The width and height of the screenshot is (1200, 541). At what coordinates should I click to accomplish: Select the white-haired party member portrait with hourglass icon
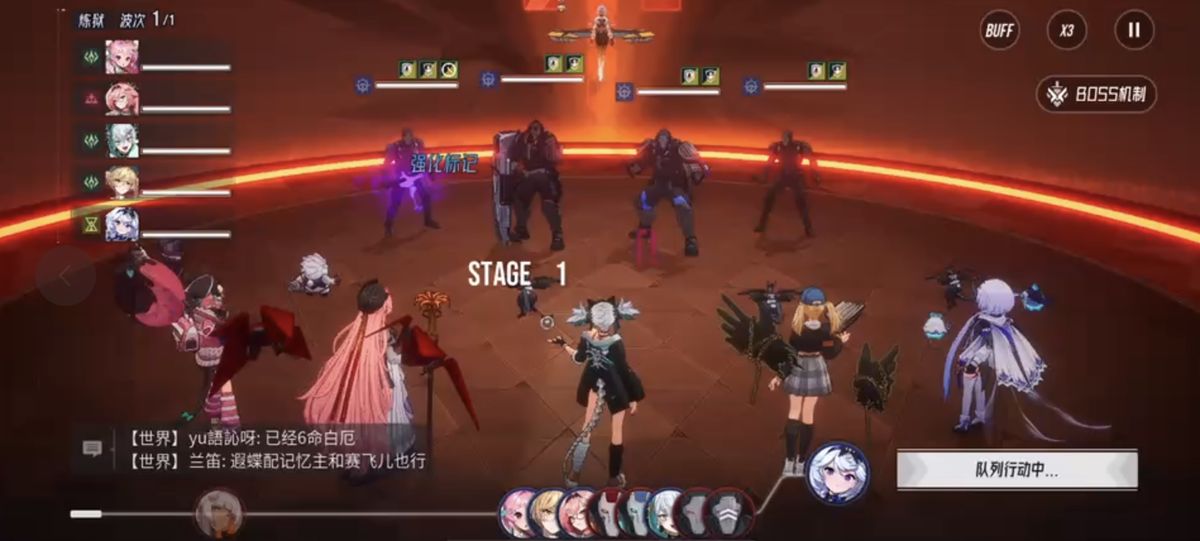[x=122, y=225]
